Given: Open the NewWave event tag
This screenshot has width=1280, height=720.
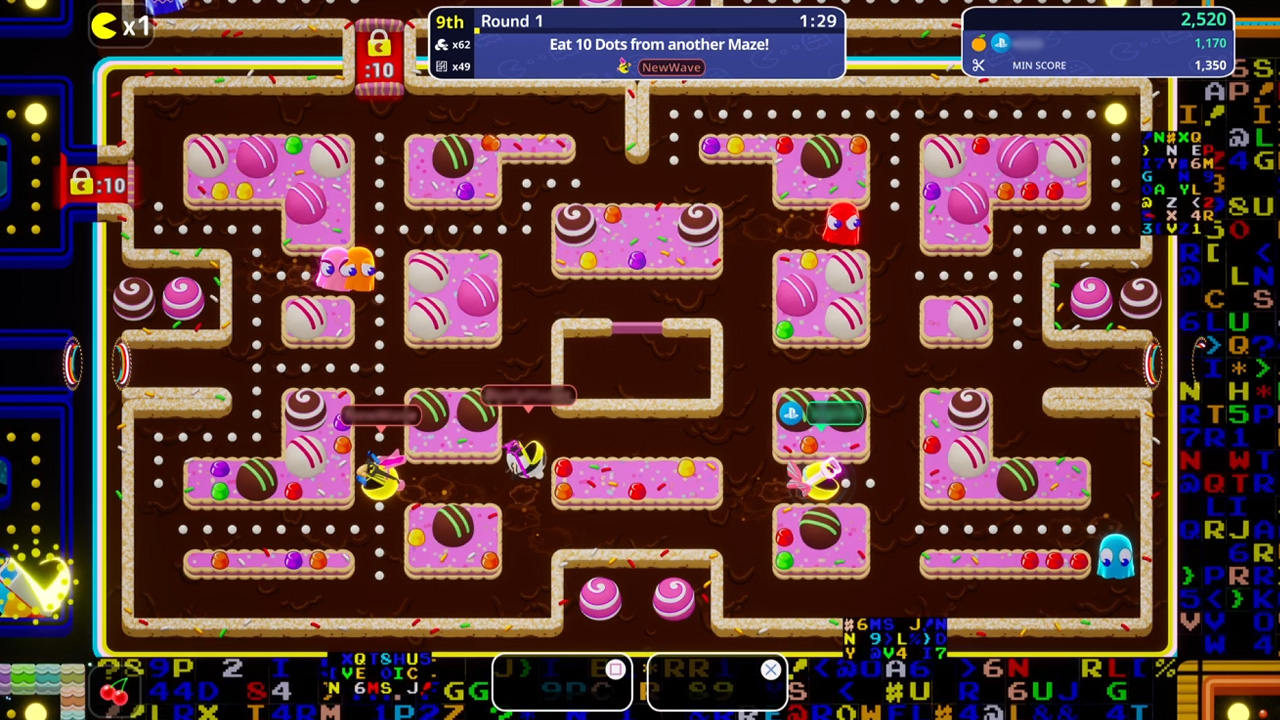Looking at the screenshot, I should coord(671,67).
